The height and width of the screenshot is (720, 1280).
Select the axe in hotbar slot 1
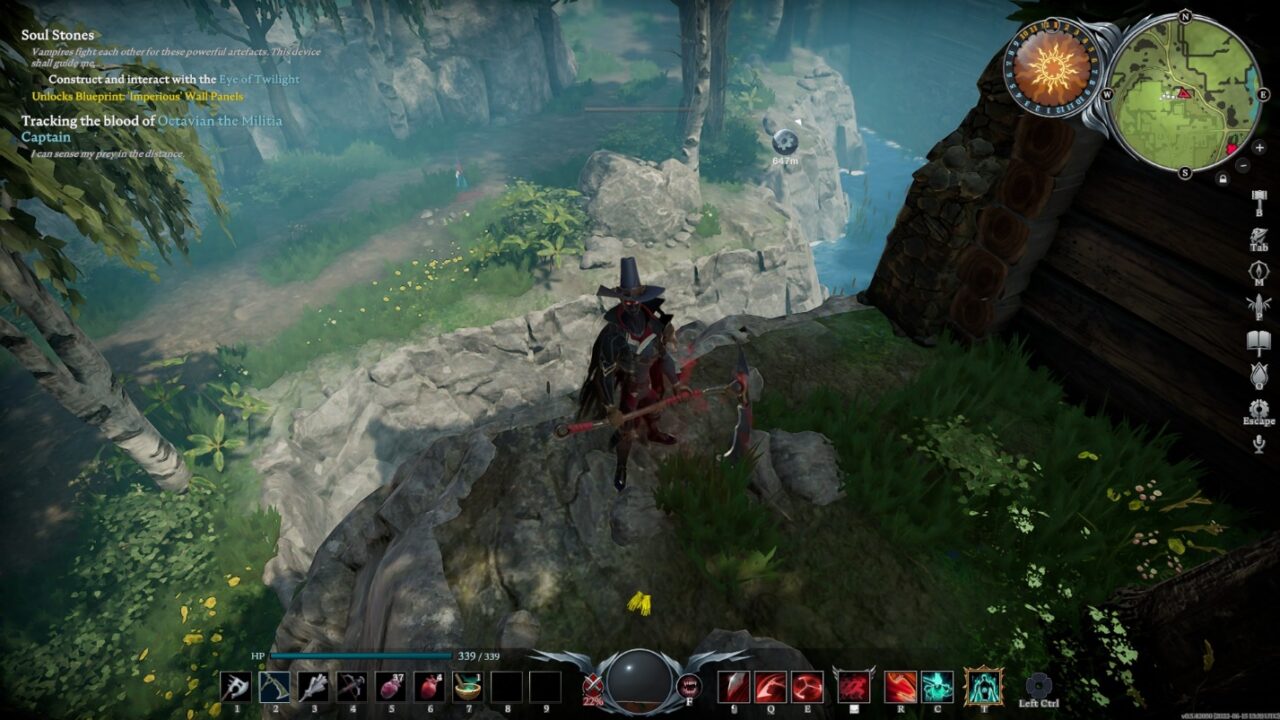[x=236, y=685]
